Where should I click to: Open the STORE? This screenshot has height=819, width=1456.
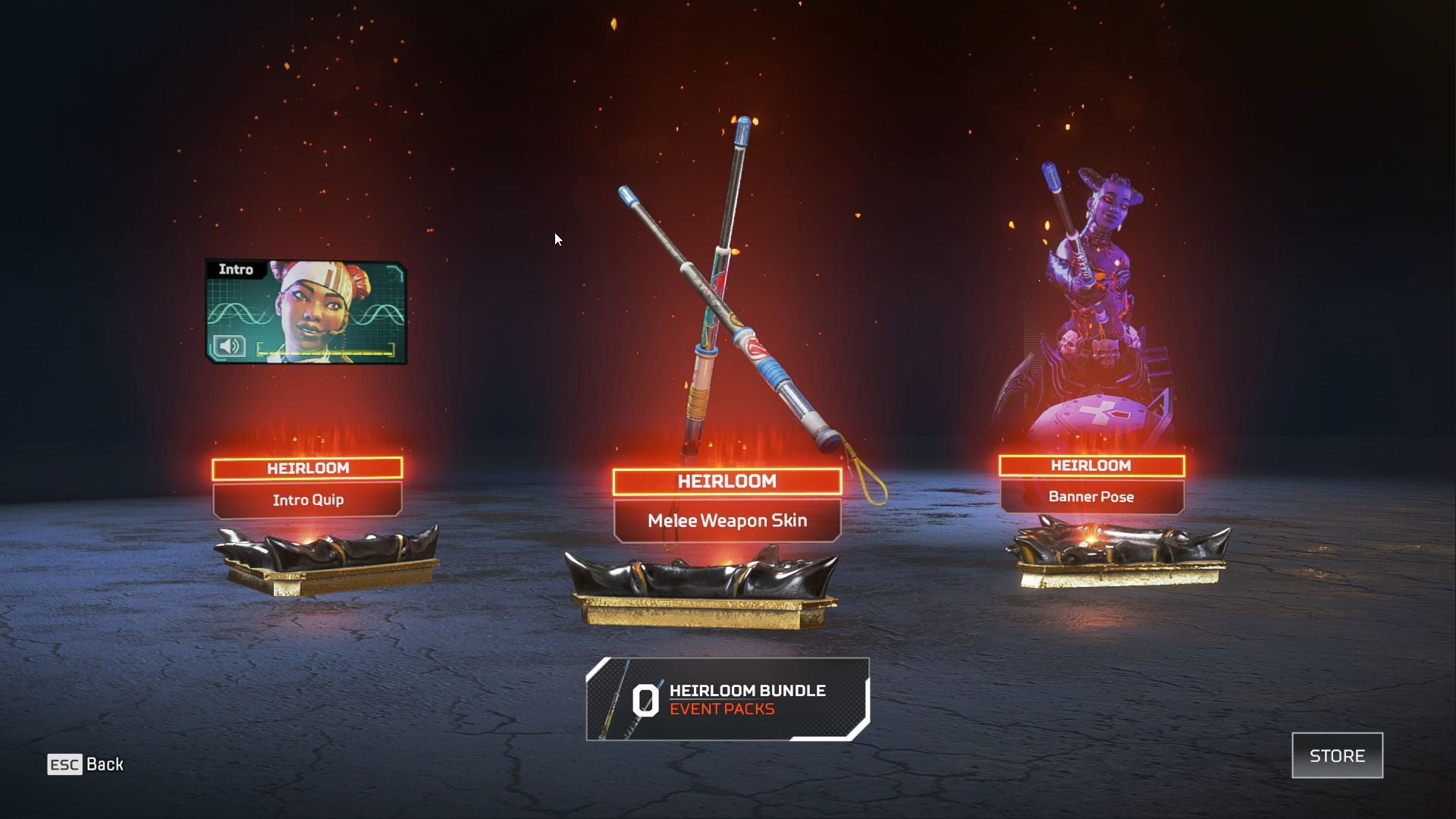(1337, 755)
